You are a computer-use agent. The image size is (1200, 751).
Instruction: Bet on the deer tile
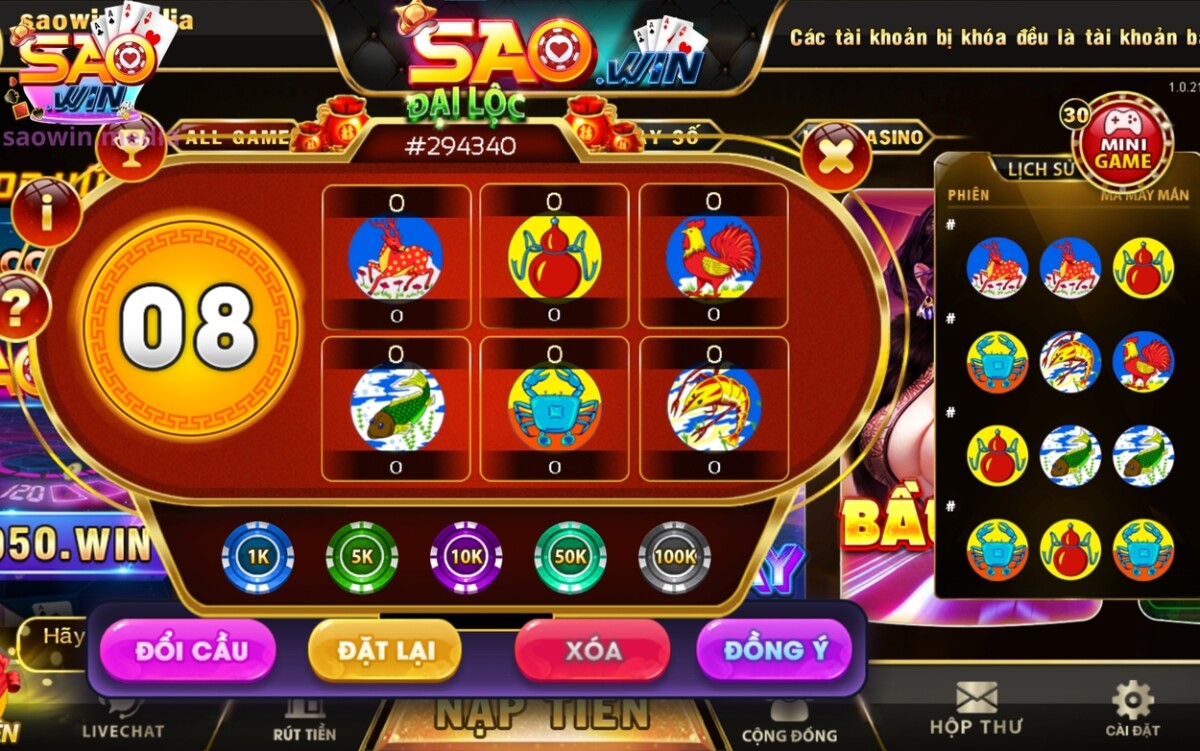396,257
